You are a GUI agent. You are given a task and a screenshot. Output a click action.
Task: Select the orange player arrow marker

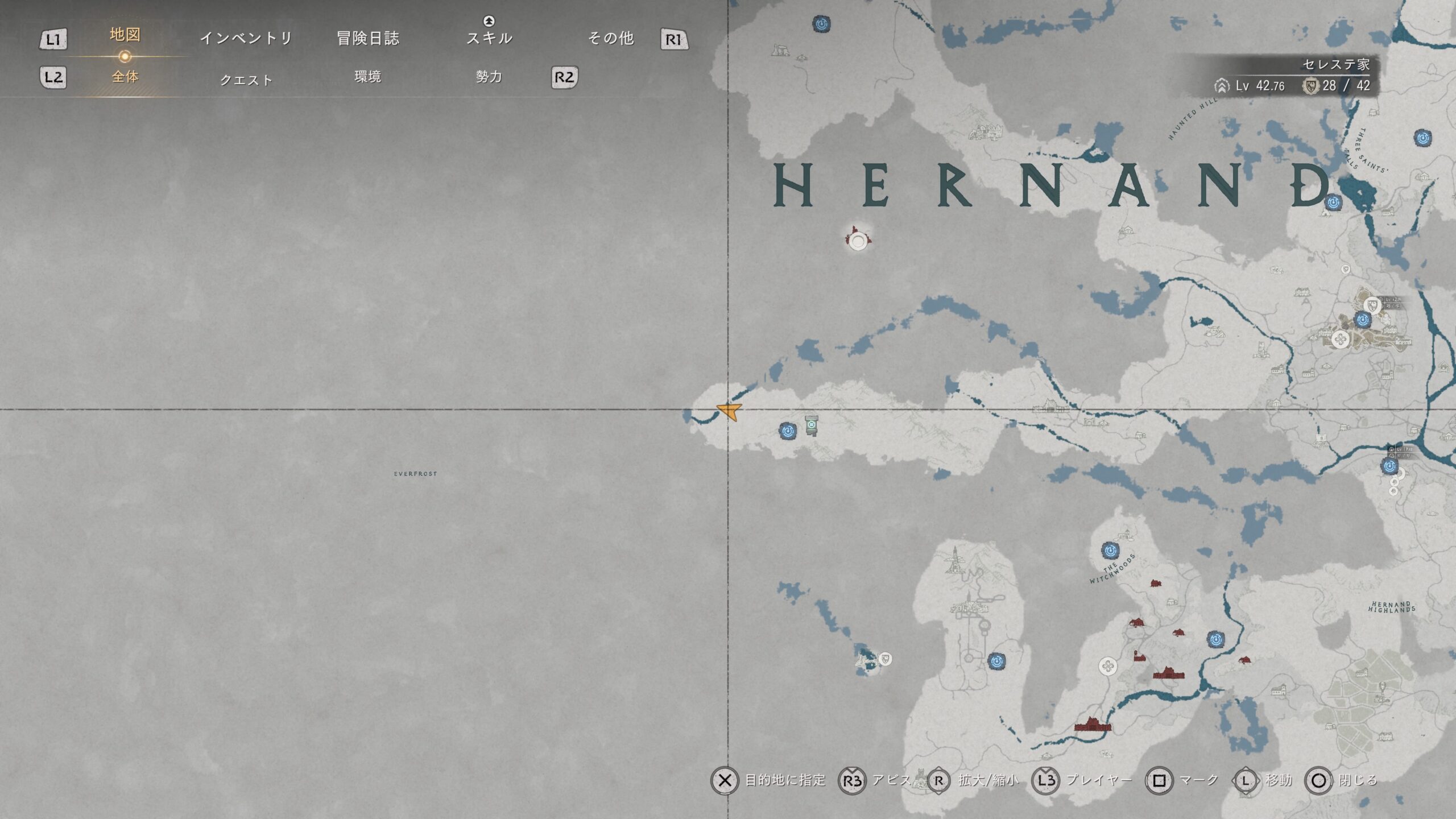(x=730, y=411)
